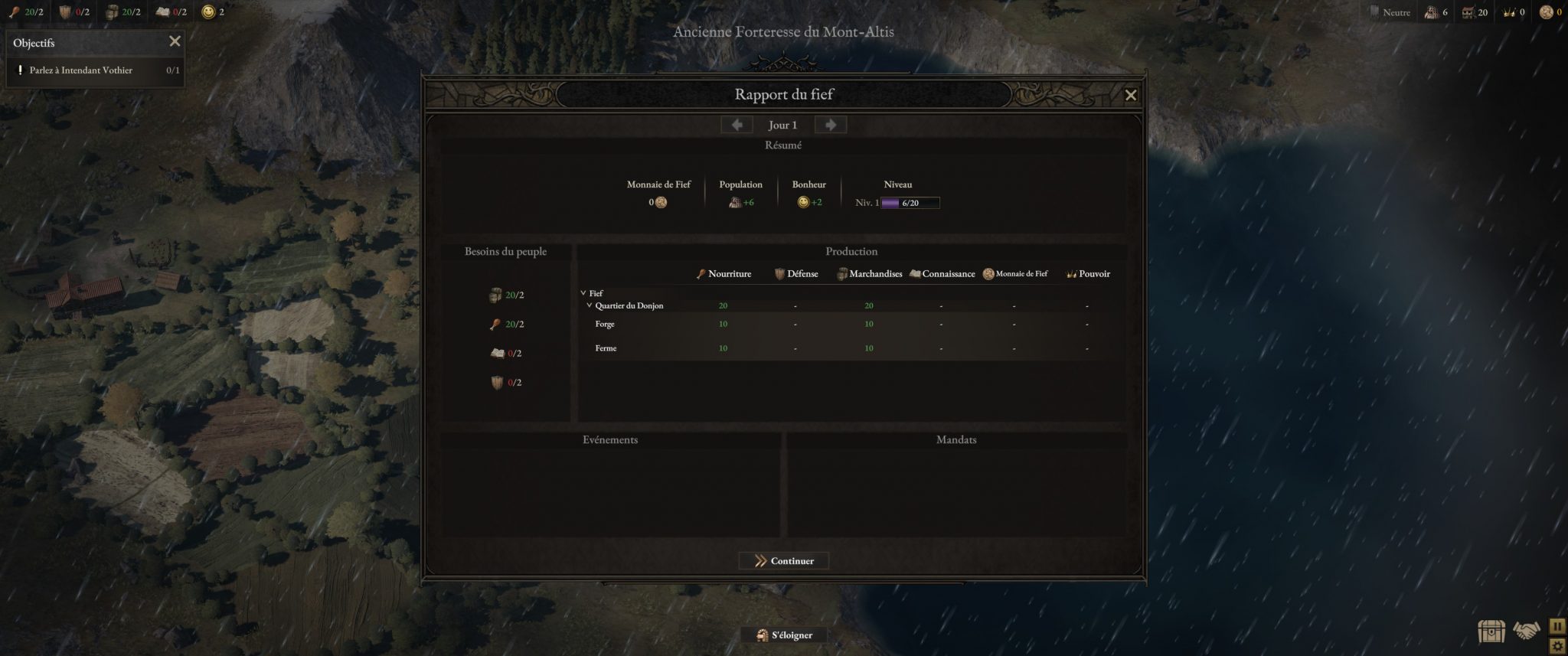Open the handshake diplomacy icon
Viewport: 1568px width, 656px height.
tap(1526, 632)
